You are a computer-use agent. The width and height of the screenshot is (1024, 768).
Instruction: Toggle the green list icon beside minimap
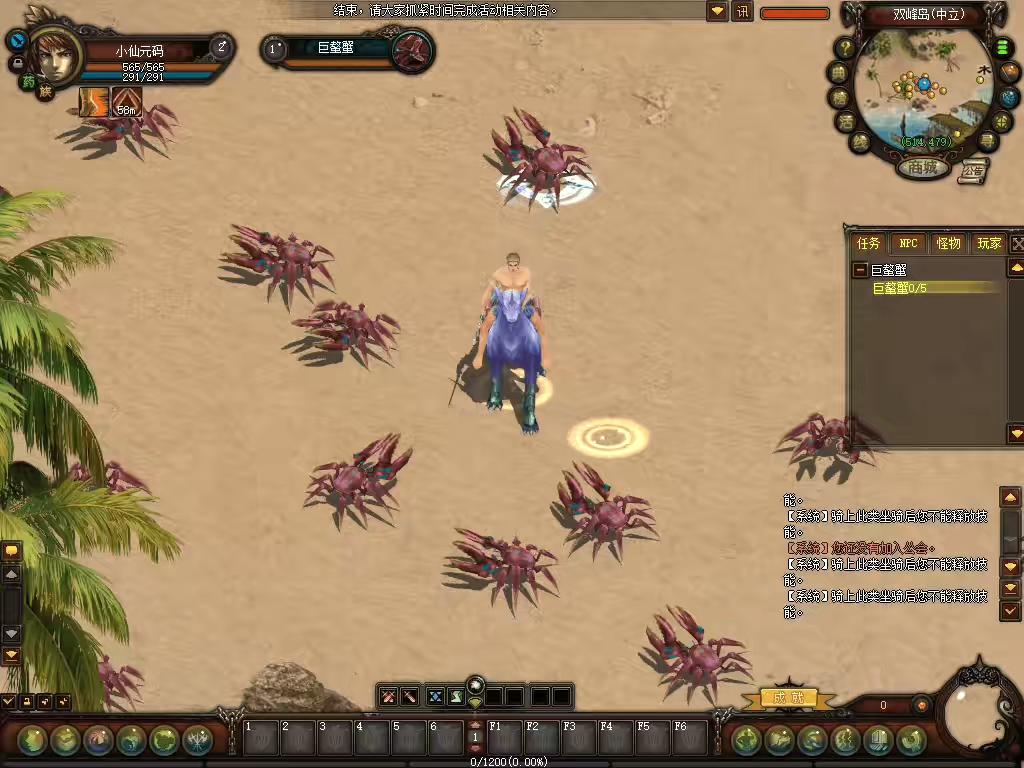(x=1002, y=48)
